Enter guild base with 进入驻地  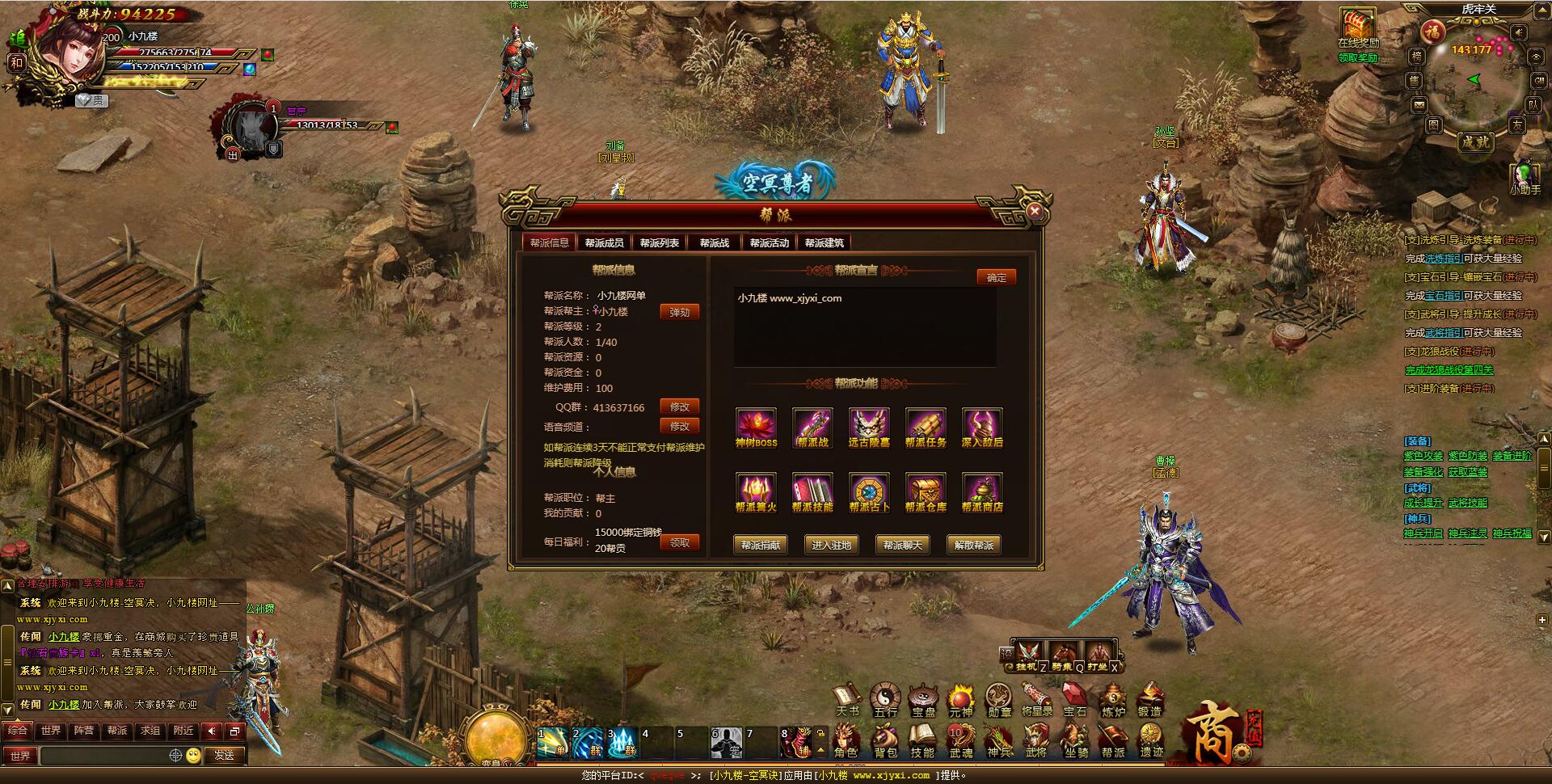point(831,545)
